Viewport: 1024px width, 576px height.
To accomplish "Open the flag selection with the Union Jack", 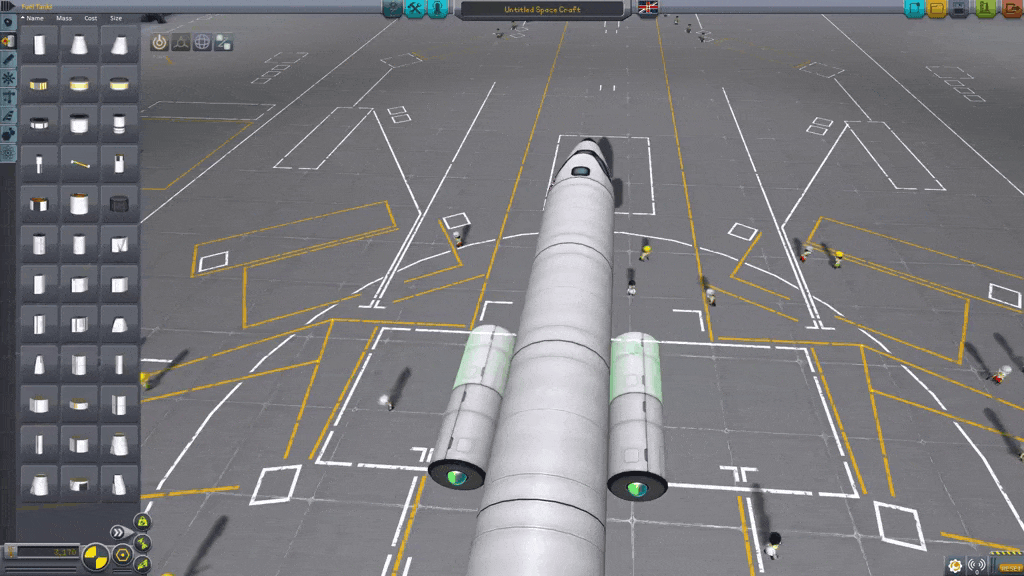I will pyautogui.click(x=648, y=9).
